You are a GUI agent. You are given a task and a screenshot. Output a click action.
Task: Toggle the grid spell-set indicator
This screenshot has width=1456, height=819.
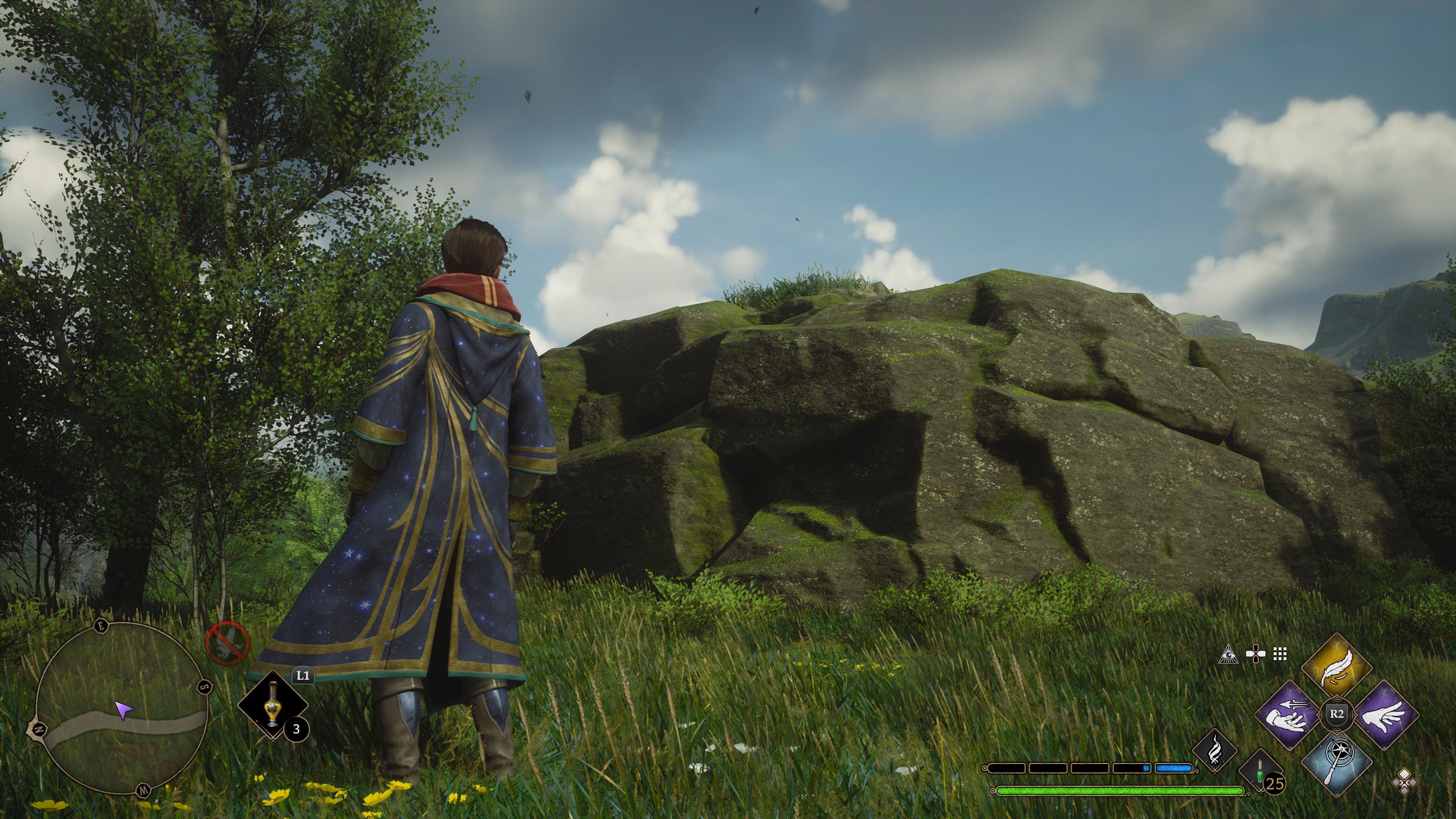[1280, 654]
